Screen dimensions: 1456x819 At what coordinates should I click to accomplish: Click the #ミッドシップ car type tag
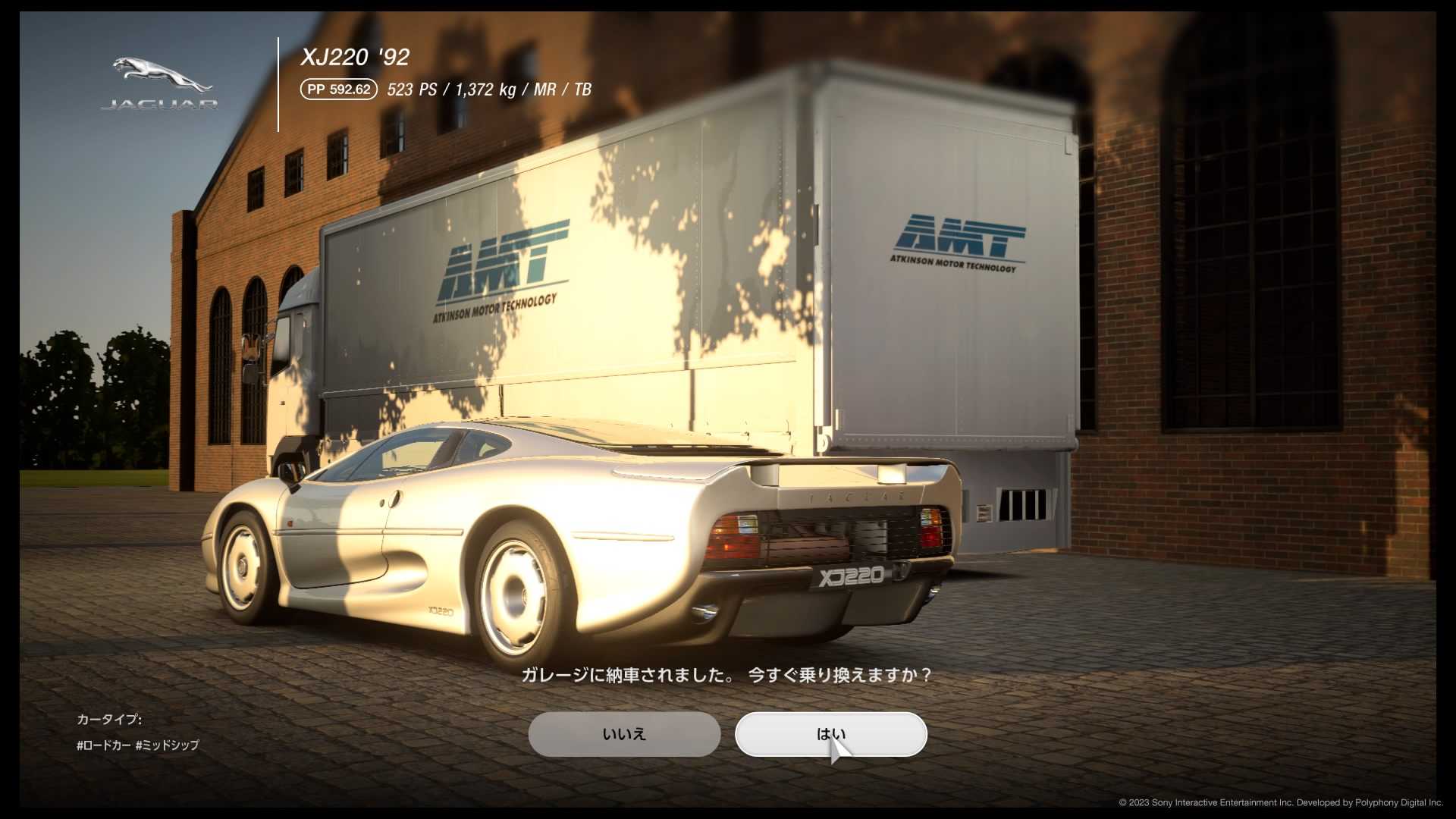click(x=167, y=745)
